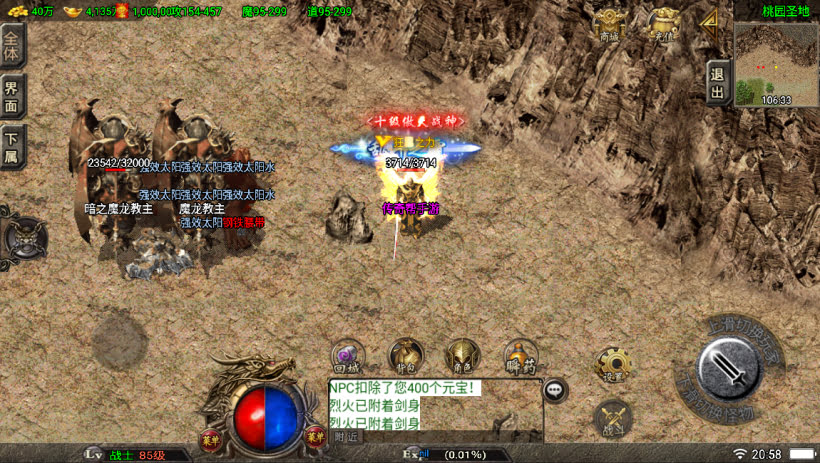Toggle the 战斗 crossed-swords combat mode

pyautogui.click(x=613, y=418)
